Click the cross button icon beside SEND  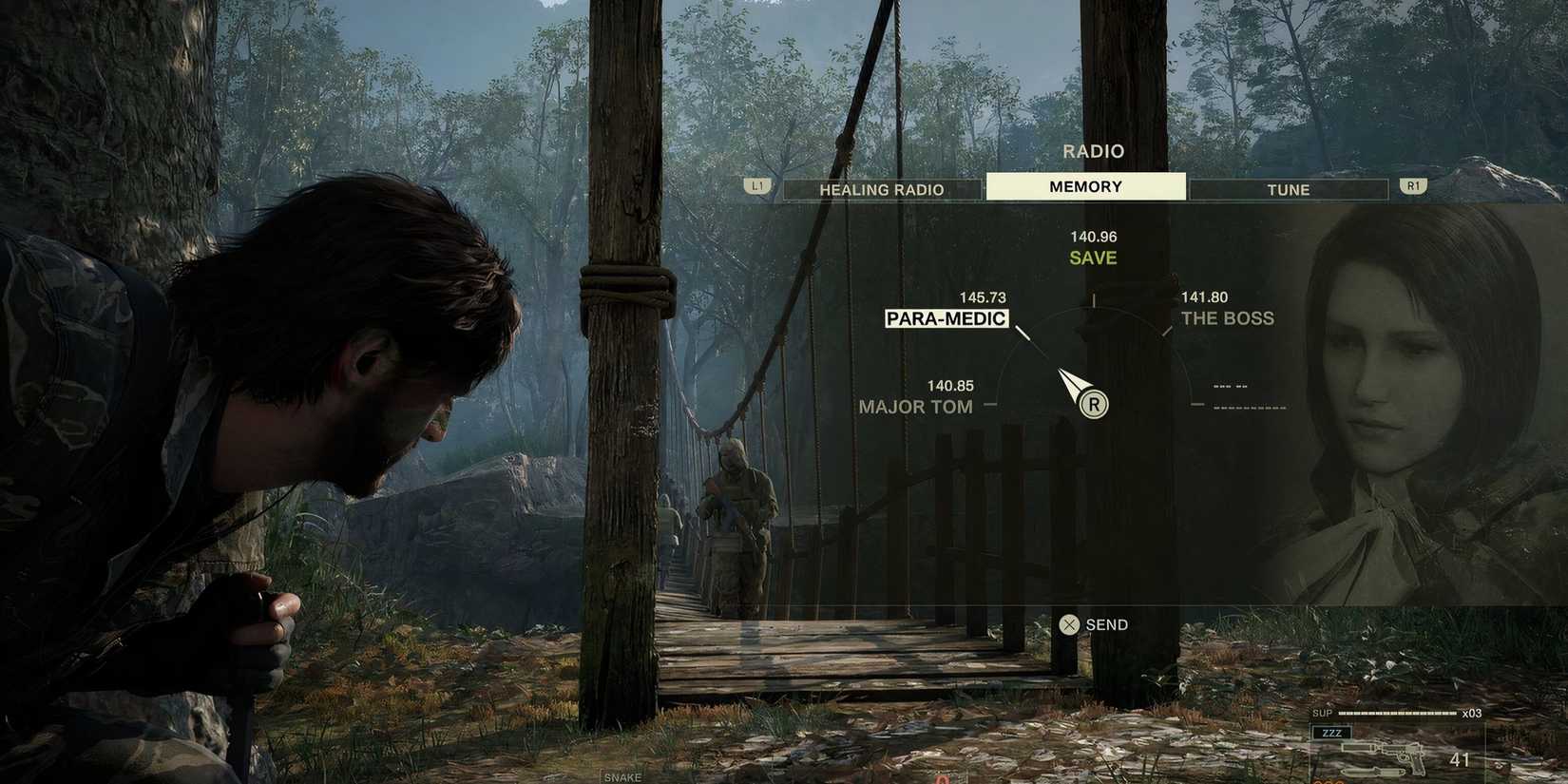click(1068, 624)
